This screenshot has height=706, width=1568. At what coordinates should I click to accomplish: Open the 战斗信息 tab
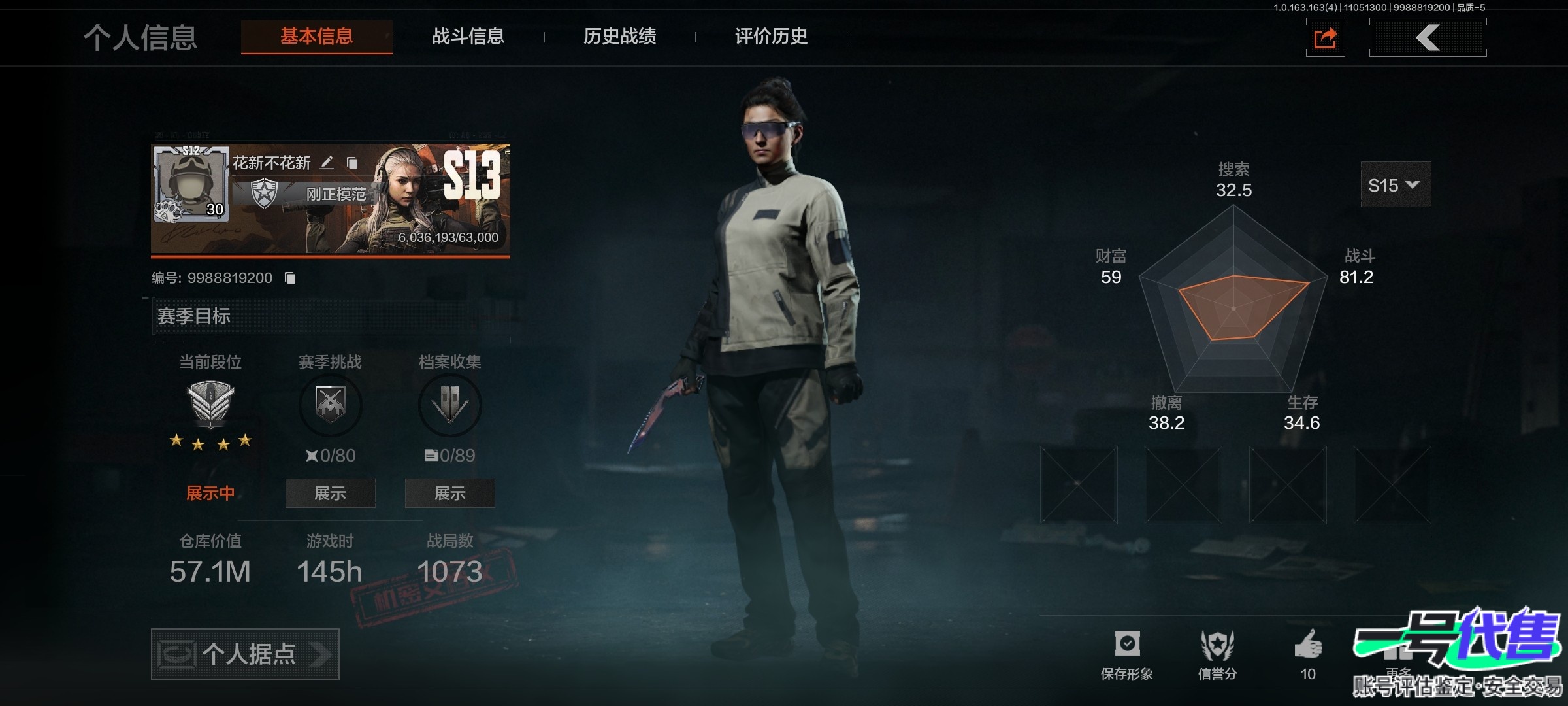click(468, 37)
